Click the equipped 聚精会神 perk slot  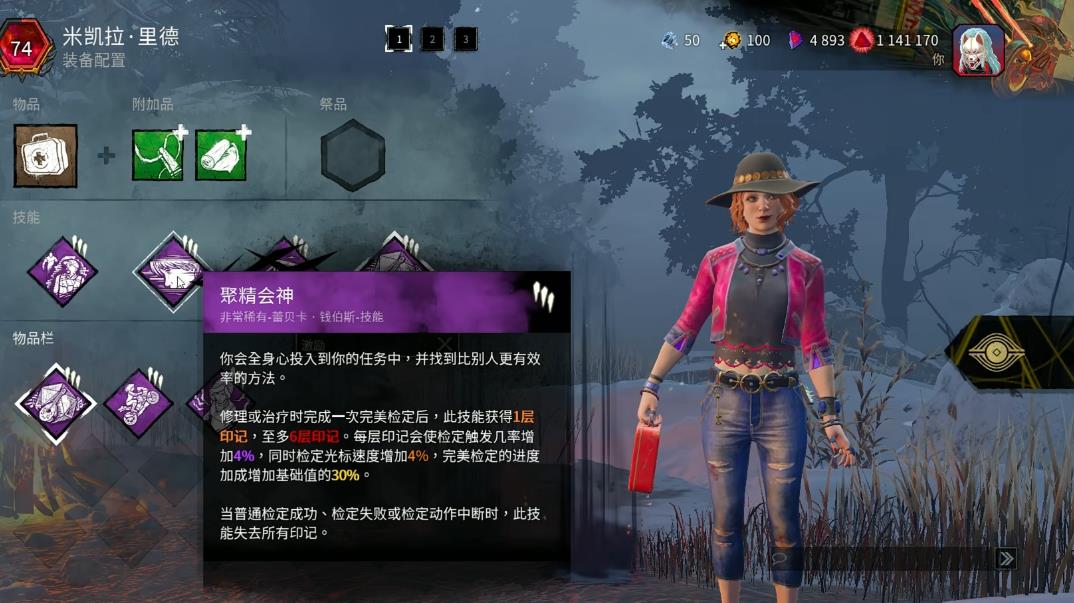click(x=170, y=271)
